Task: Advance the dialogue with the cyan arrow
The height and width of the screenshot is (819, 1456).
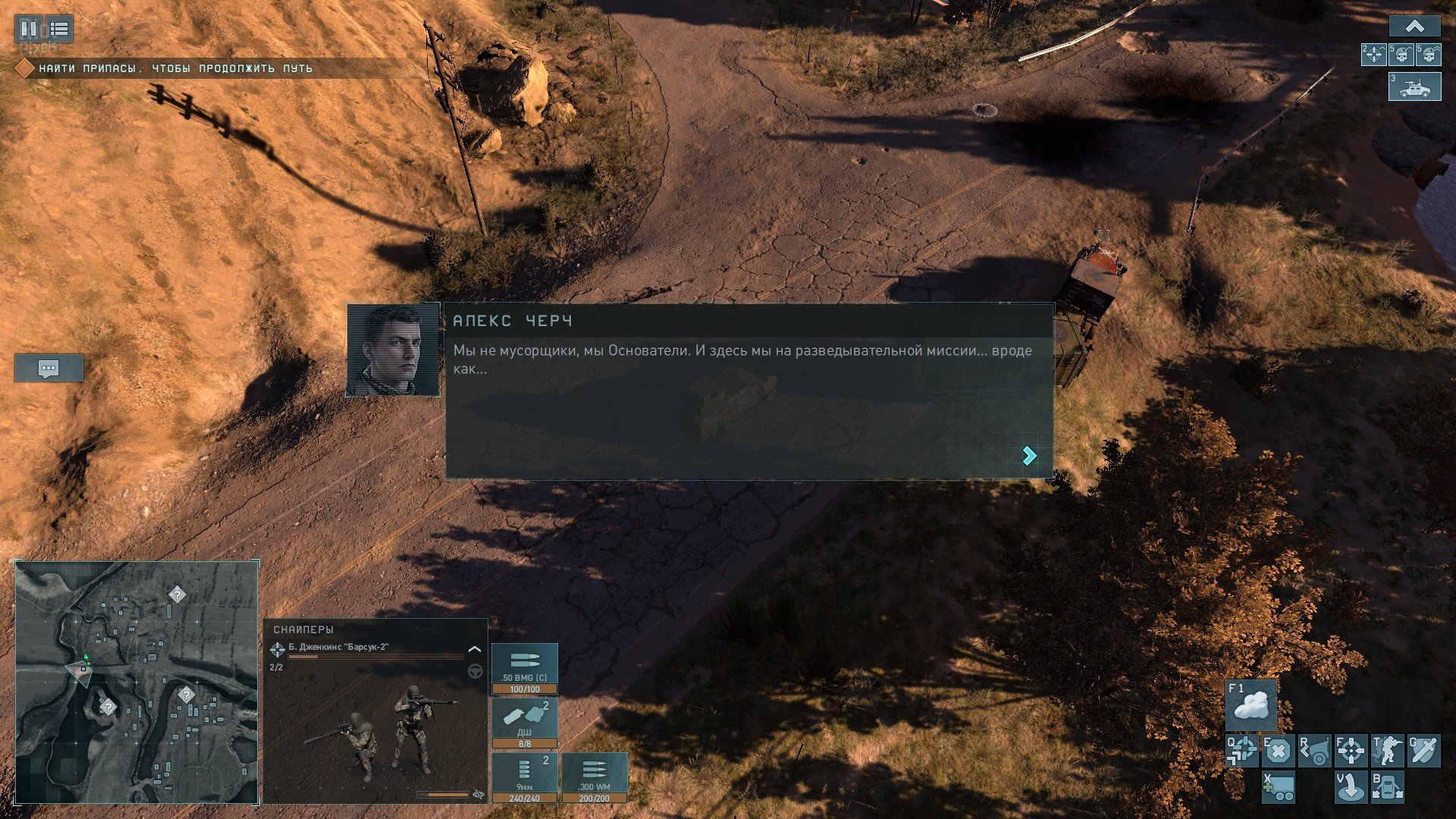Action: point(1029,455)
